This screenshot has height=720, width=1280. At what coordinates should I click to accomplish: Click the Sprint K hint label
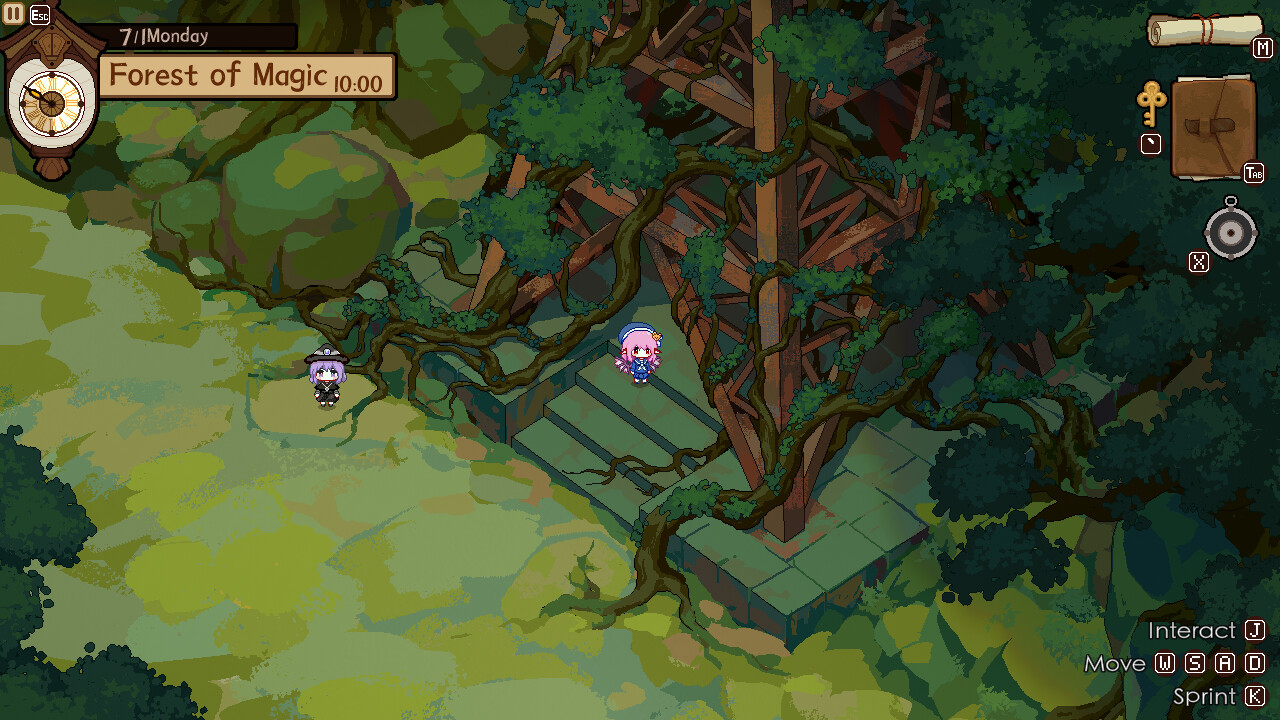1207,696
